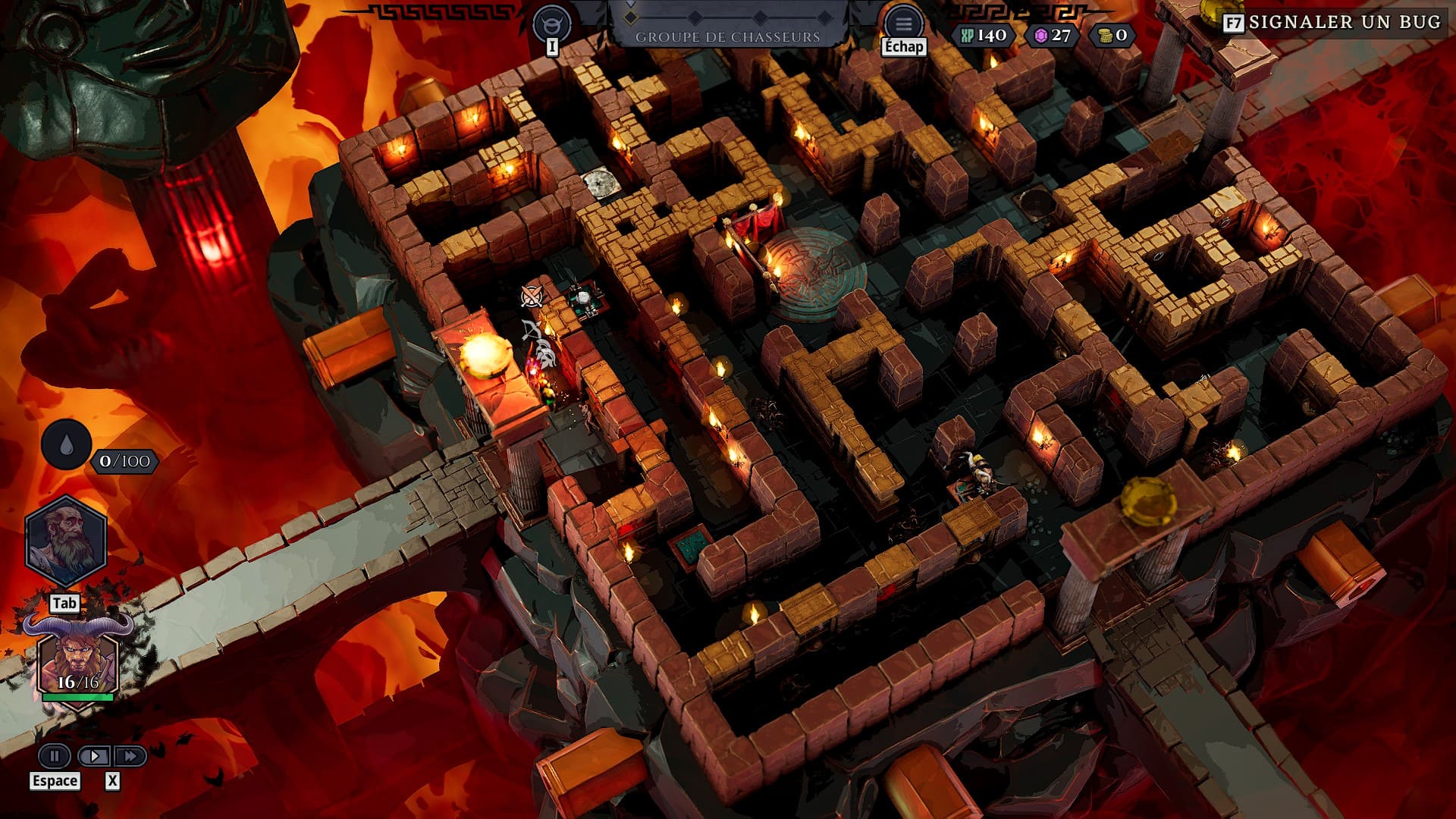Open the horned minotaur info icon
Viewport: 1456px width, 819px height.
(x=551, y=23)
